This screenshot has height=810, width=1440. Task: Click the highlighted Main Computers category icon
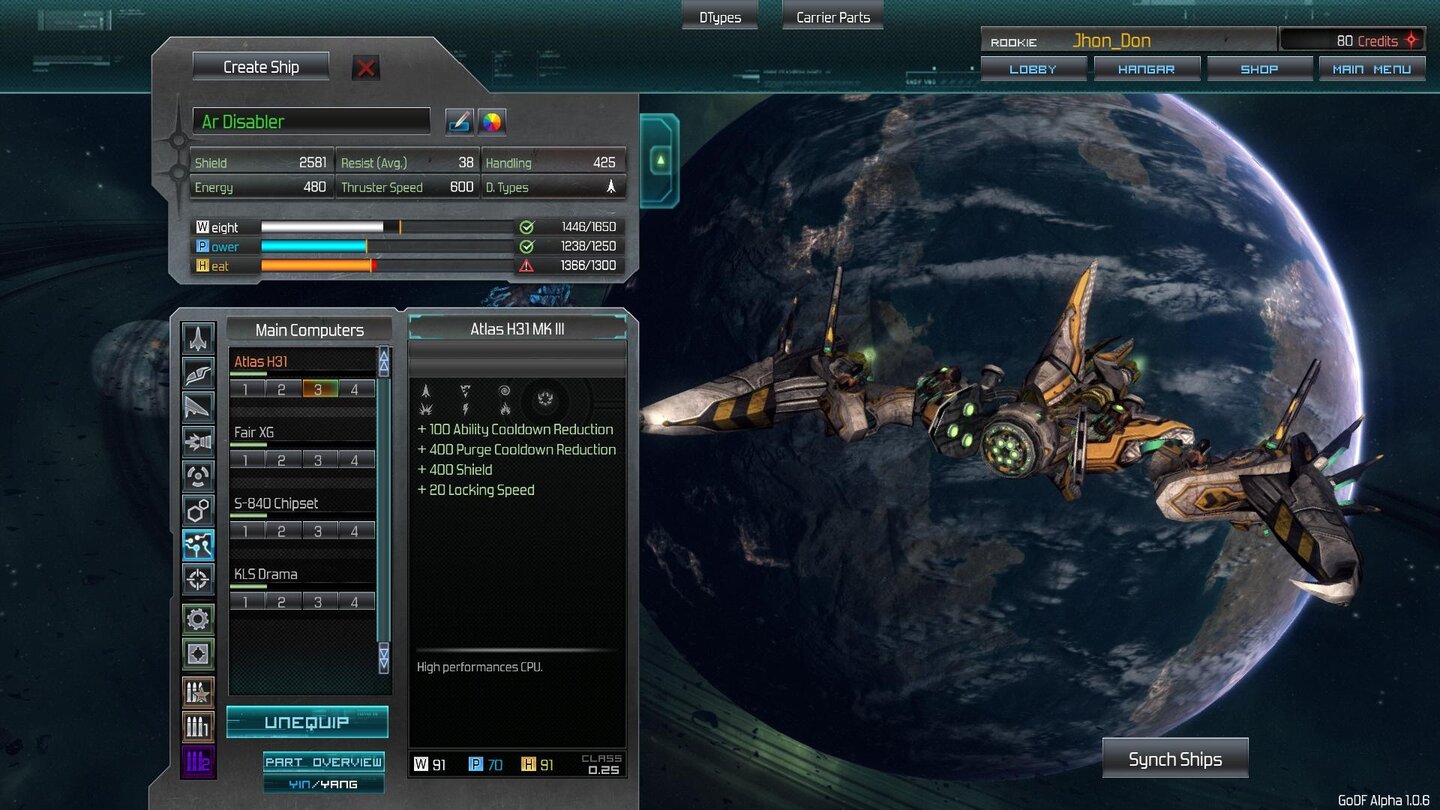click(x=197, y=545)
